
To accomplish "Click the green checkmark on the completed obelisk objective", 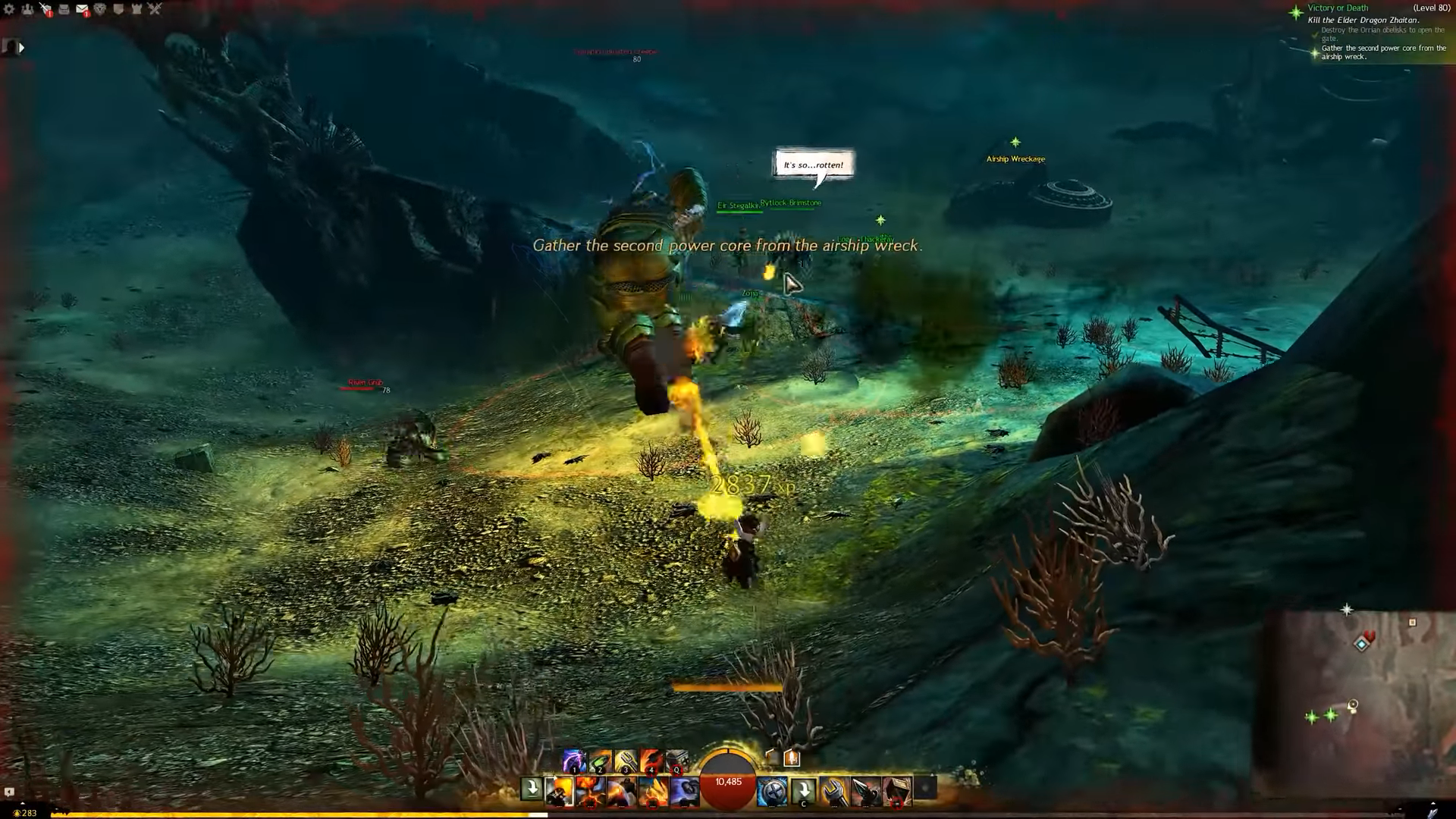I will pyautogui.click(x=1314, y=33).
